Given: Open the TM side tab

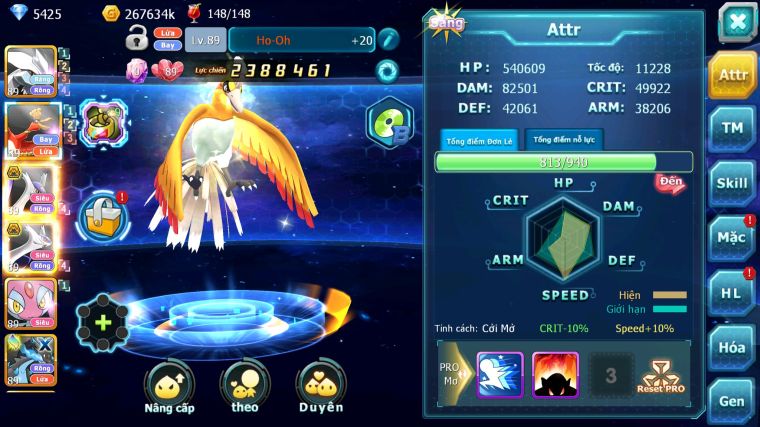Looking at the screenshot, I should (x=733, y=128).
